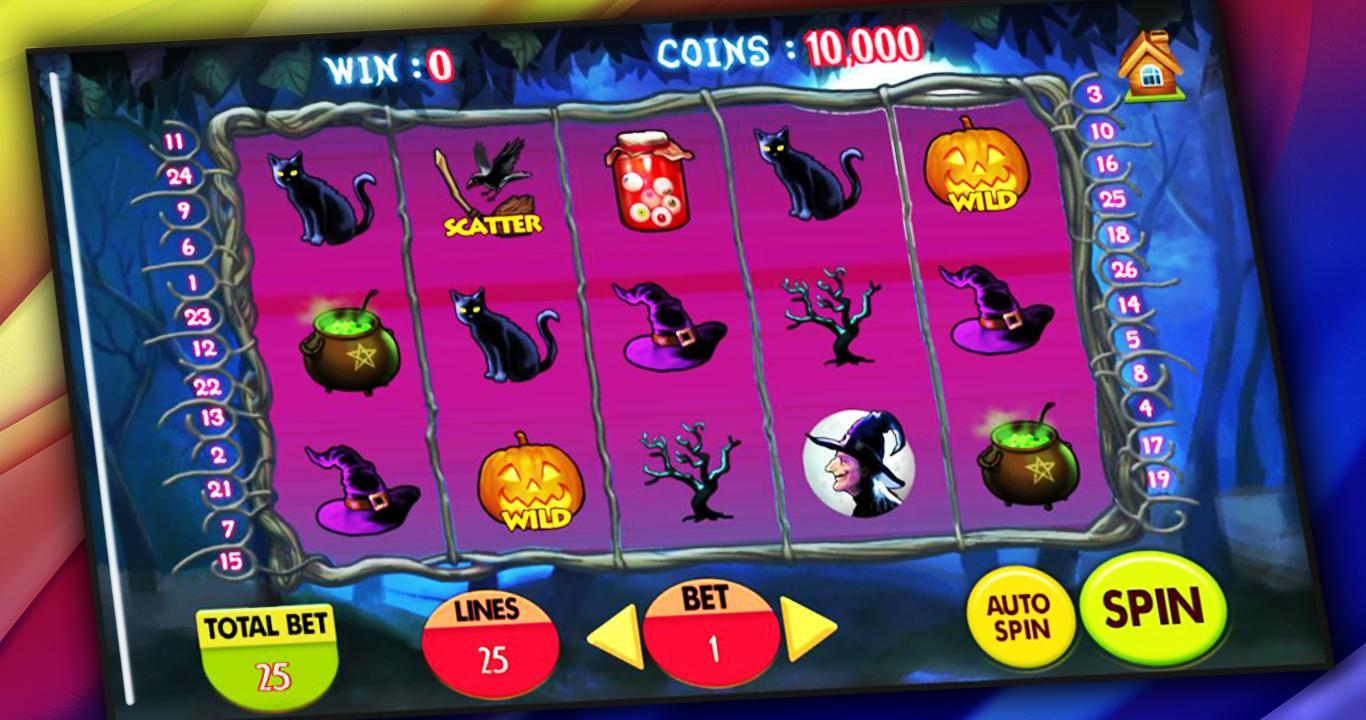Click the home icon in top right corner
This screenshot has width=1366, height=720.
click(x=1150, y=64)
